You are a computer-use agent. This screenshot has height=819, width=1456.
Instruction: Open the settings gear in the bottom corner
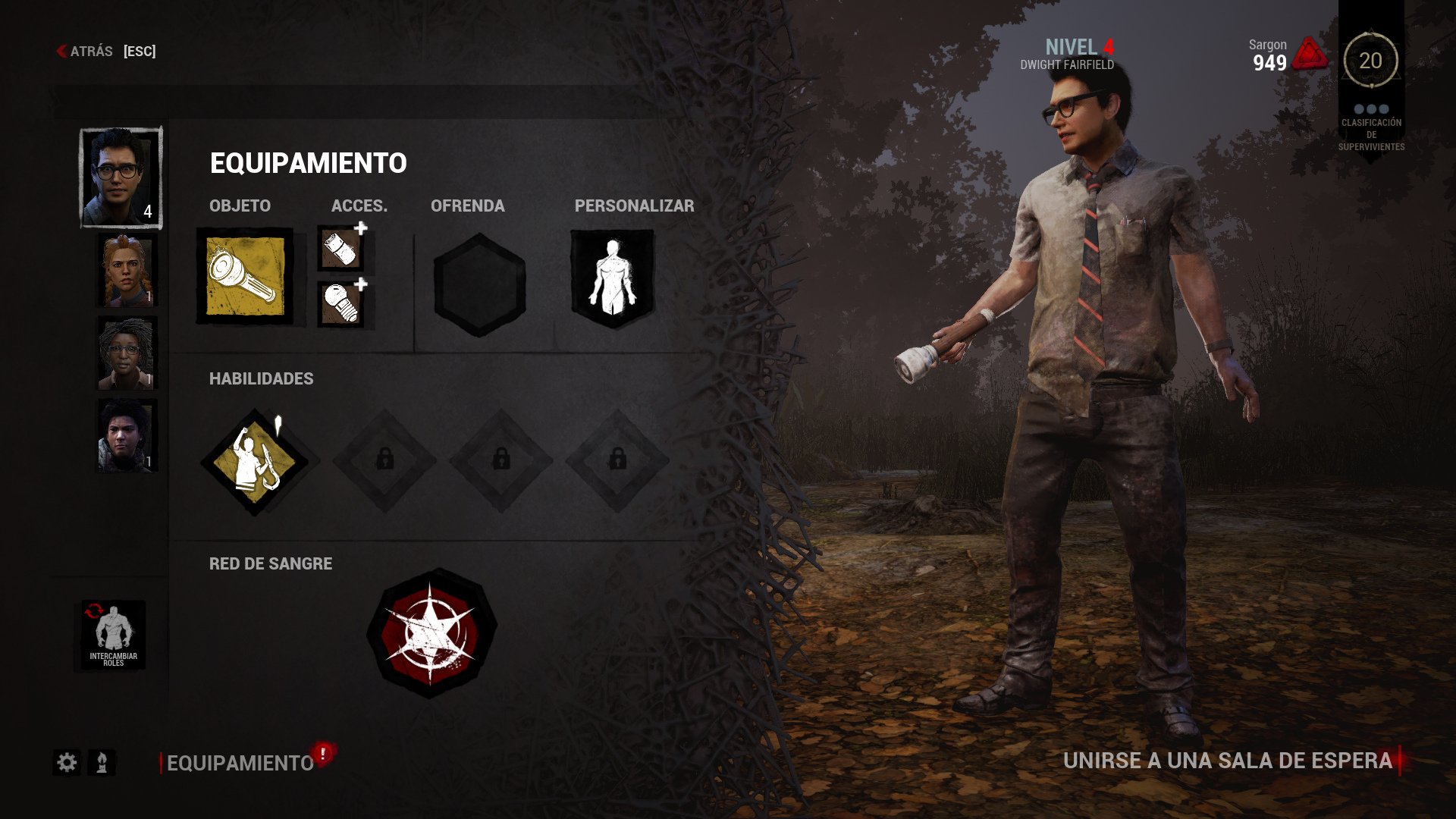(67, 764)
